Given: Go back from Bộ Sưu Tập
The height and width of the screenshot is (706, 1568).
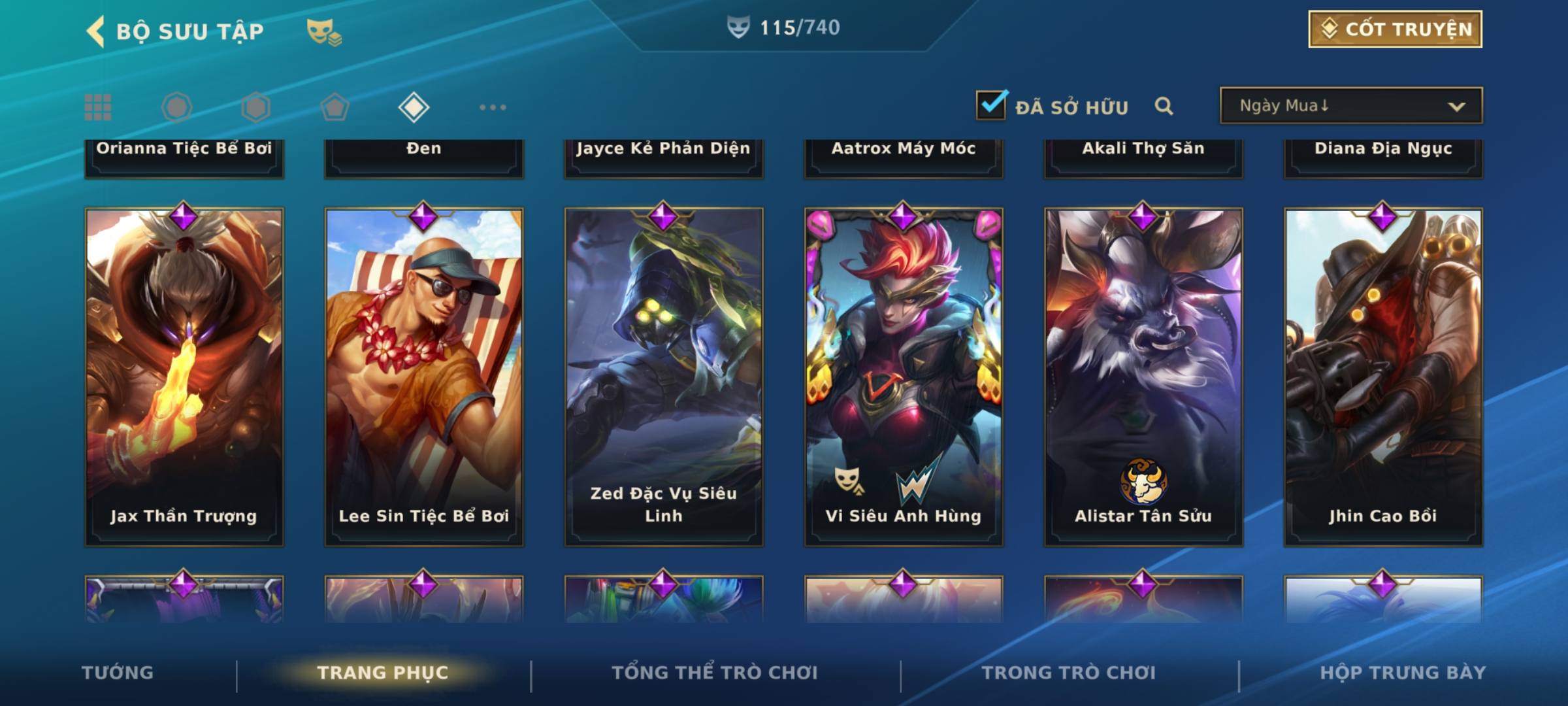Looking at the screenshot, I should coord(96,31).
